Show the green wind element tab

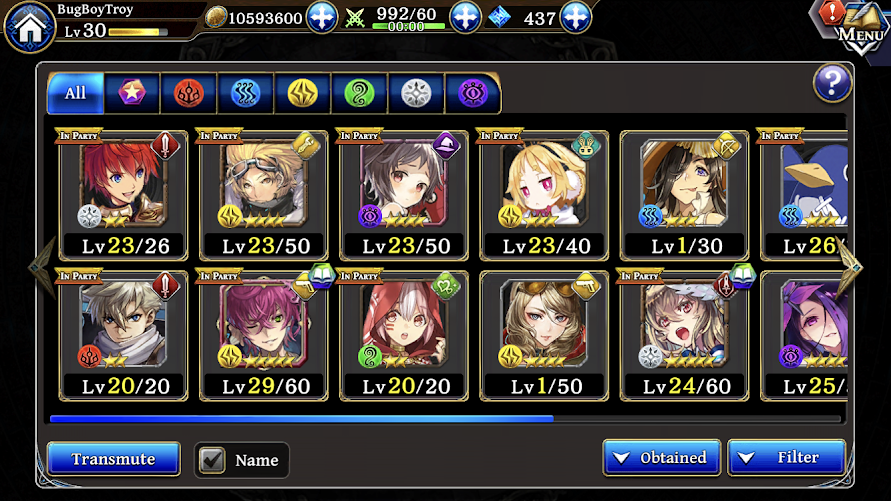(x=358, y=94)
